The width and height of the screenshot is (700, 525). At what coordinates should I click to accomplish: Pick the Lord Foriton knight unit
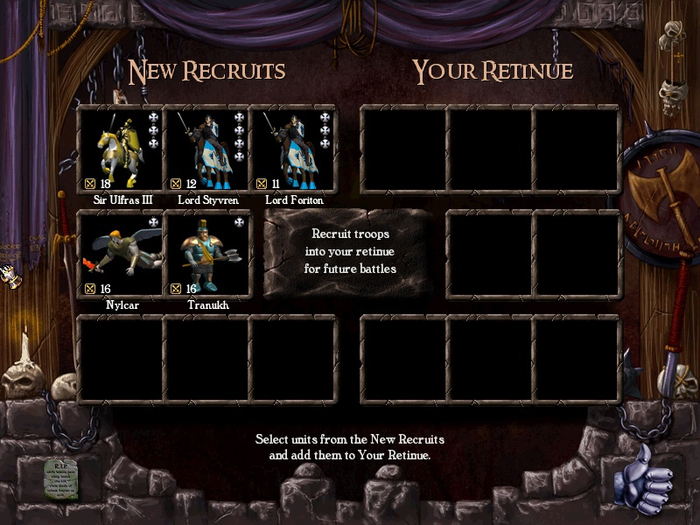(x=292, y=149)
